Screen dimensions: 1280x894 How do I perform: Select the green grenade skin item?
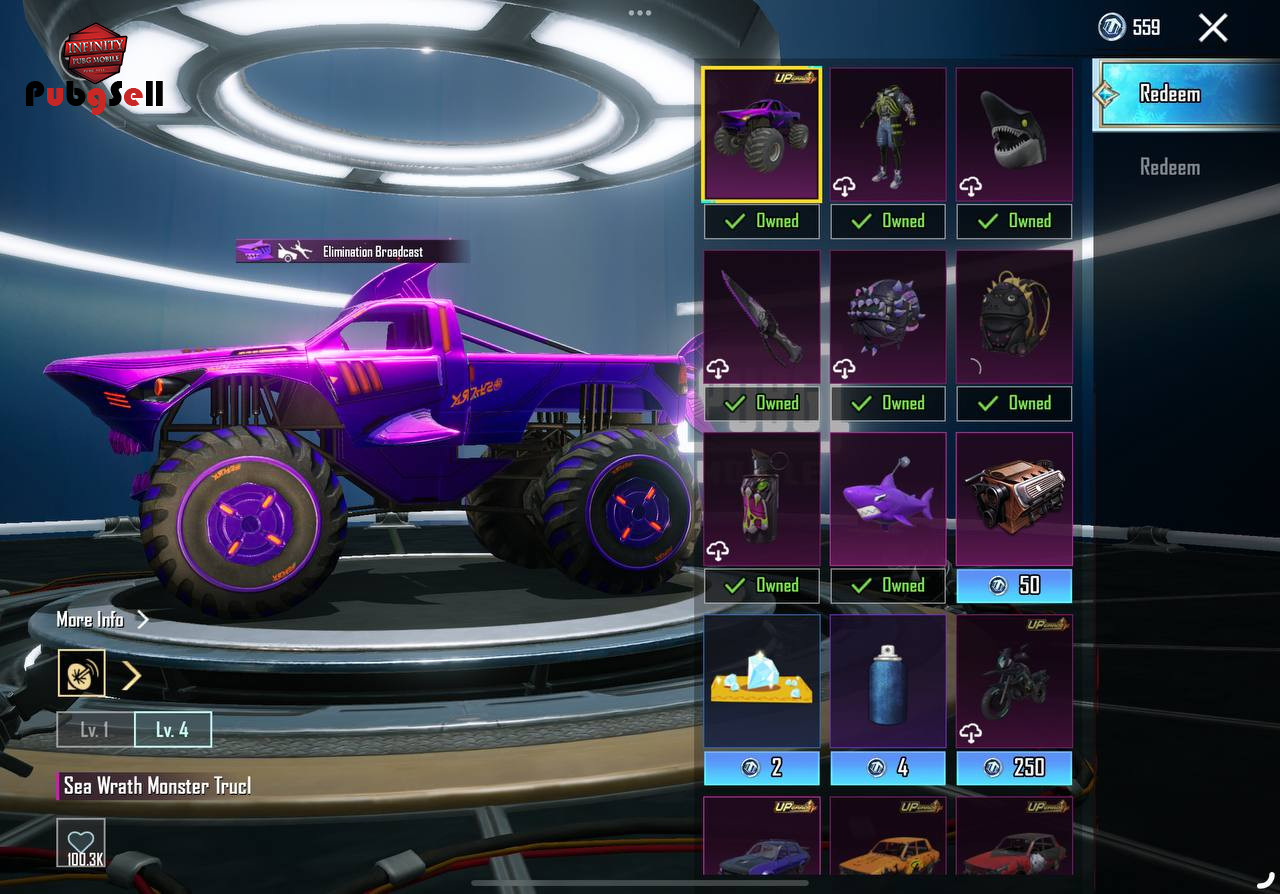coord(762,499)
